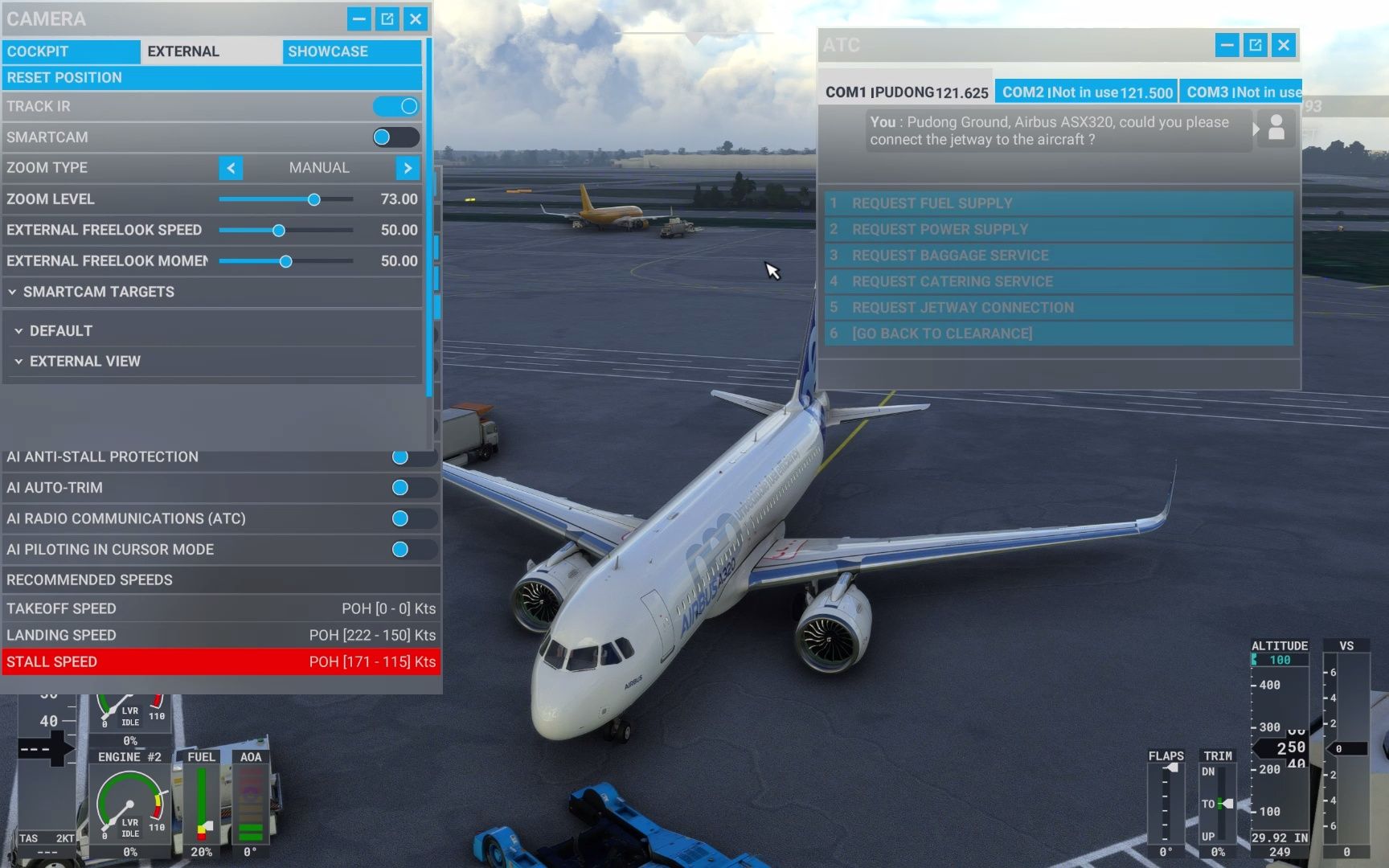Pop out the ATC window
The image size is (1389, 868).
[1255, 46]
